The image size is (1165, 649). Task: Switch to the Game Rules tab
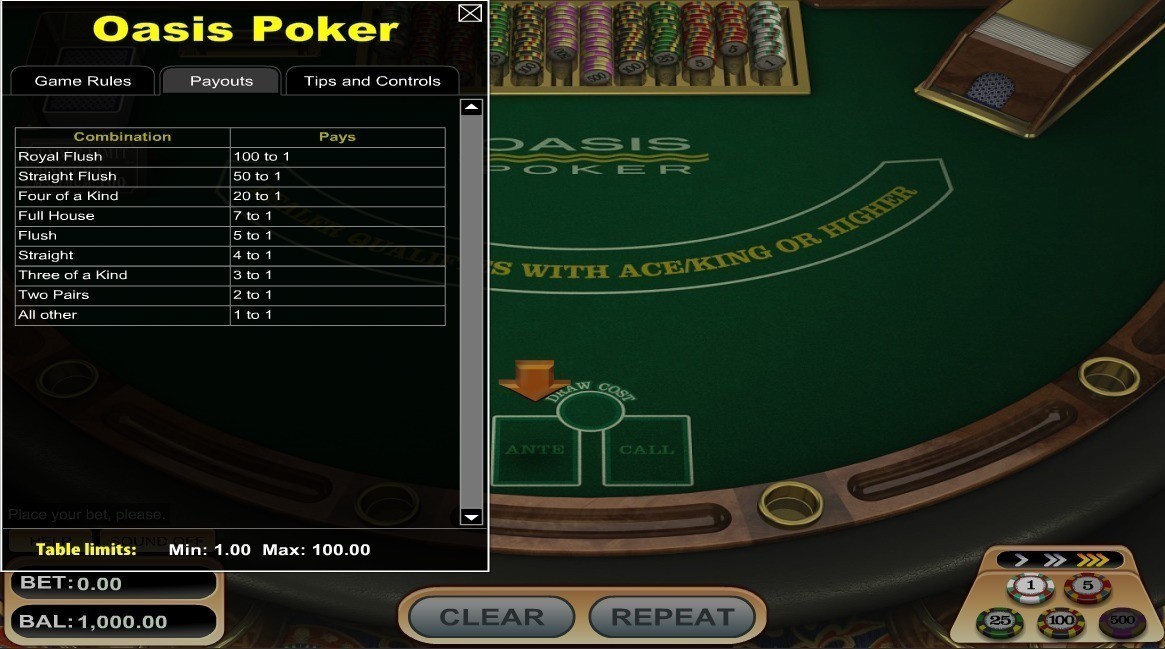(83, 81)
